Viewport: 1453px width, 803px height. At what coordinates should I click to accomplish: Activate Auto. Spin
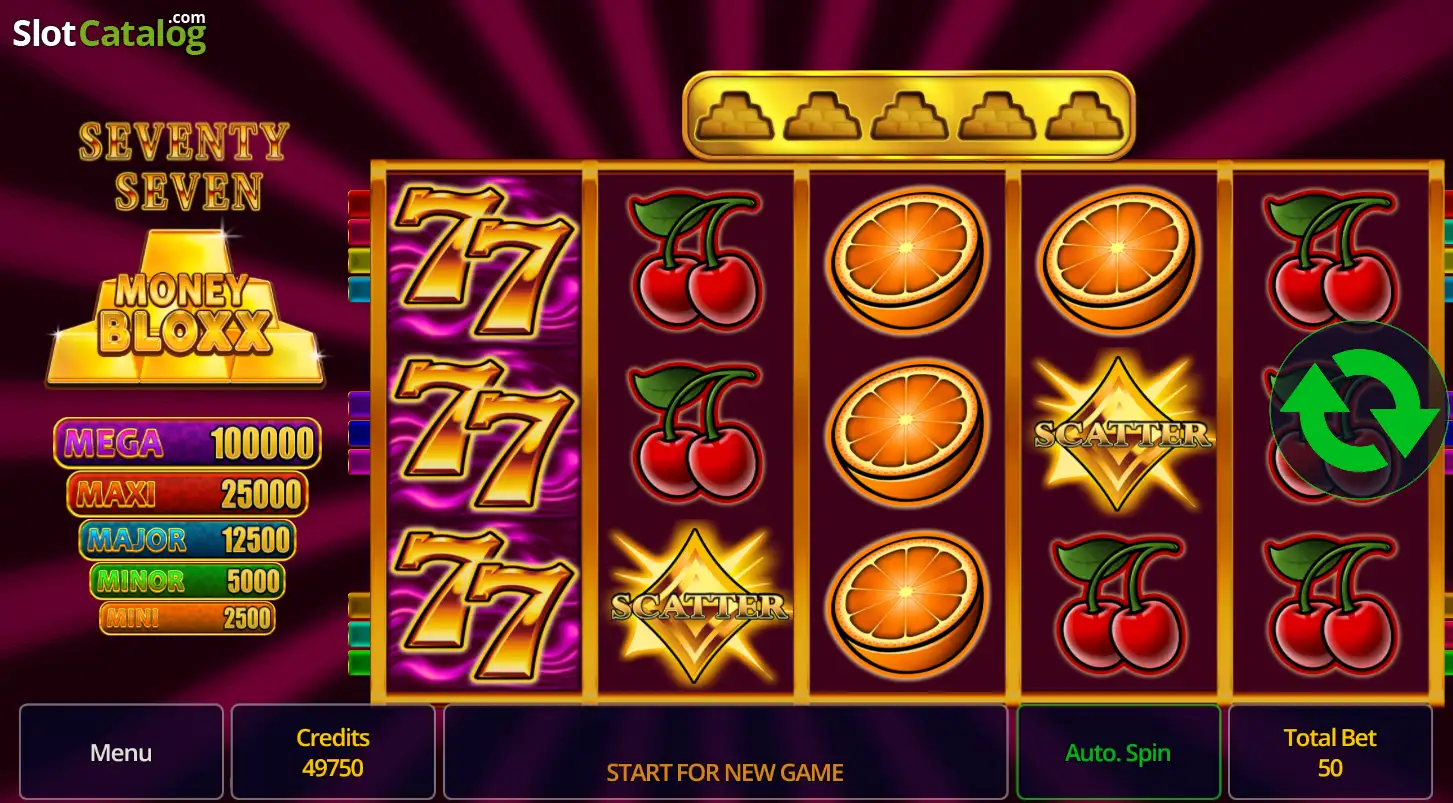pyautogui.click(x=1118, y=752)
